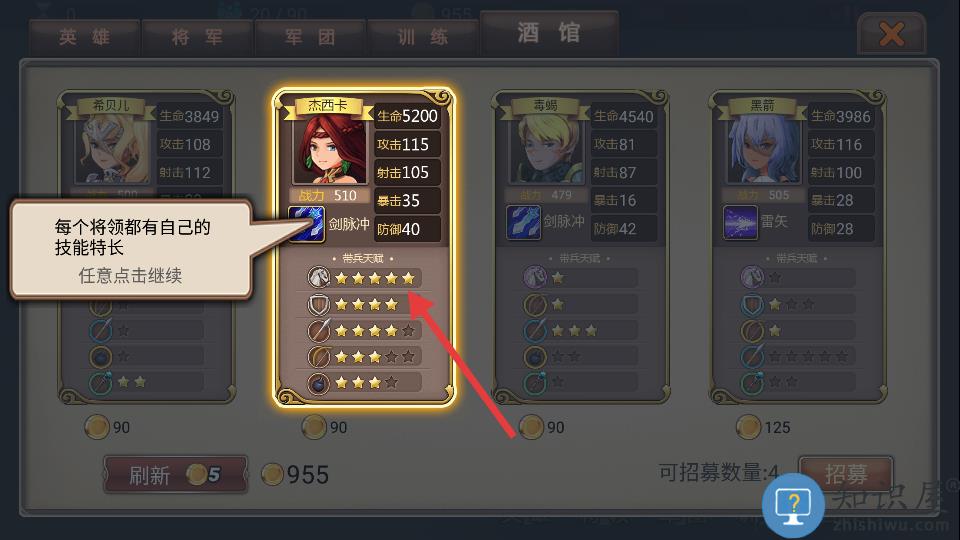Open the blue help monitor overlay icon

point(793,503)
